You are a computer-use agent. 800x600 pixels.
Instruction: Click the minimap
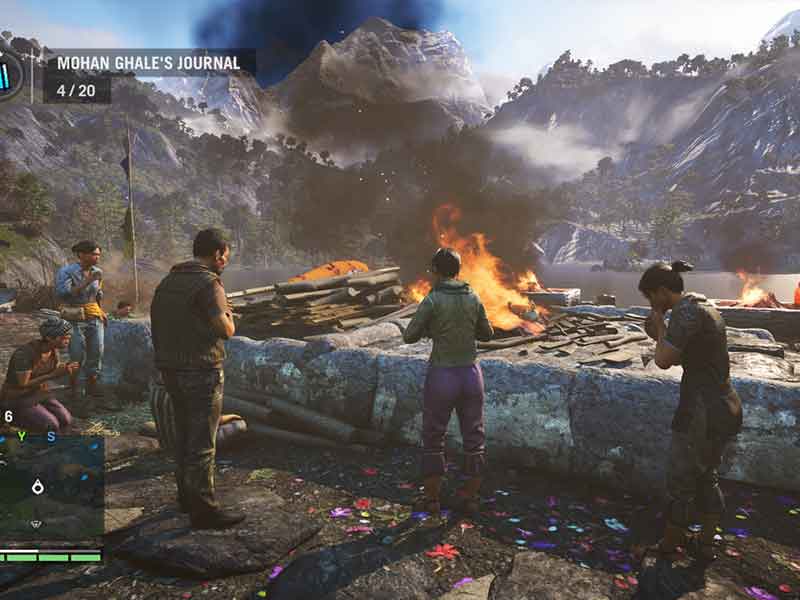50,487
